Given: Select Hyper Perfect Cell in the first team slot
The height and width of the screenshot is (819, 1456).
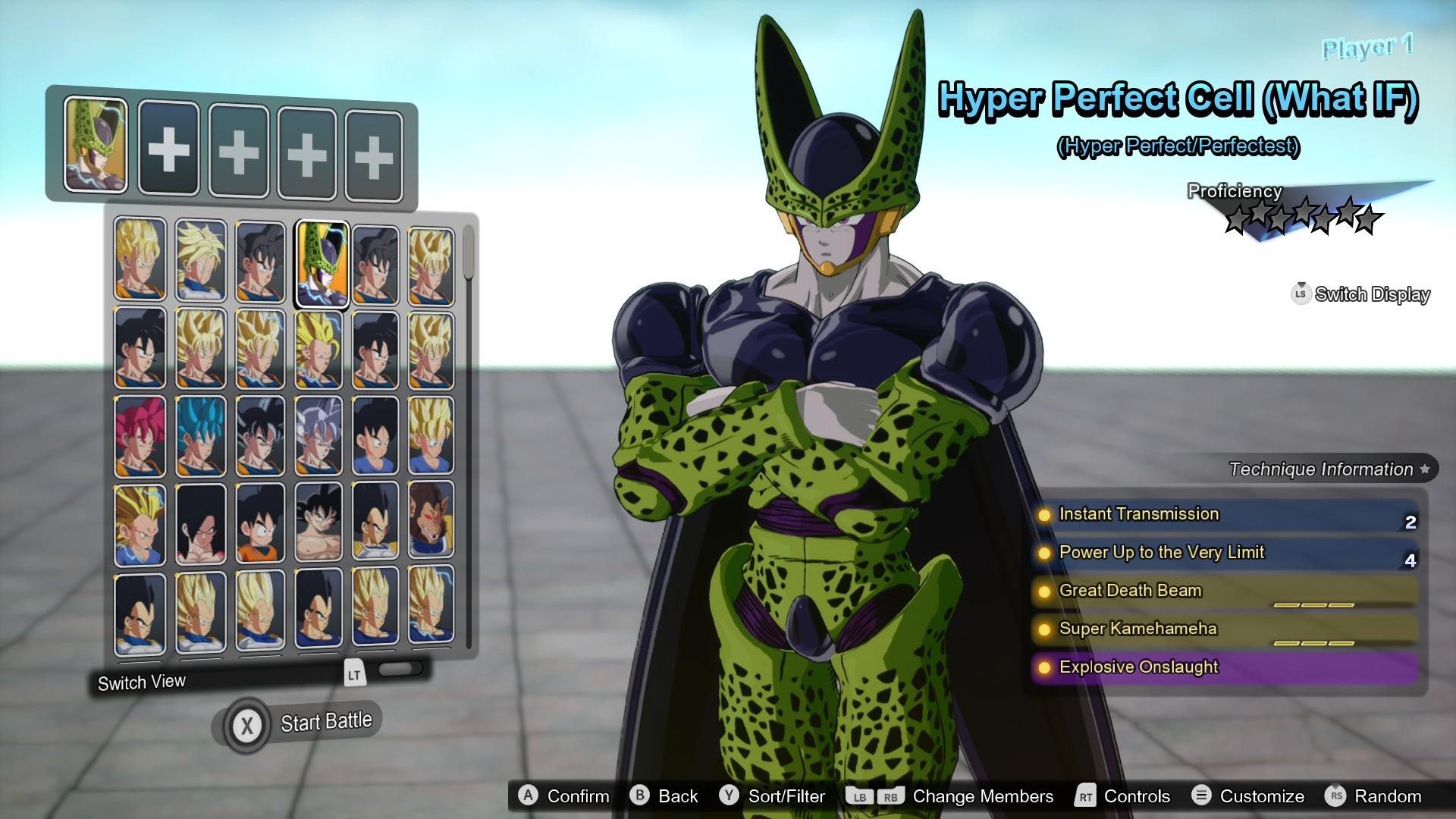Looking at the screenshot, I should (x=96, y=144).
